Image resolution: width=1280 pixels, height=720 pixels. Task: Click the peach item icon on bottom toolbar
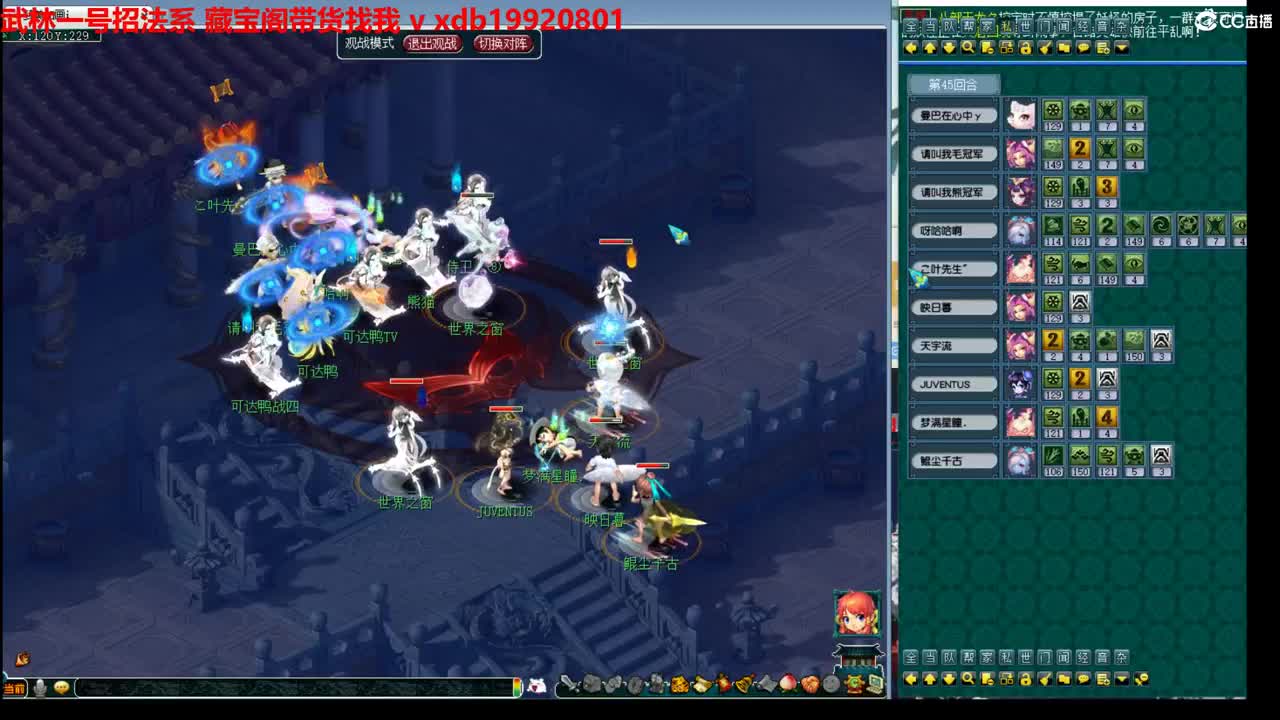coord(787,684)
